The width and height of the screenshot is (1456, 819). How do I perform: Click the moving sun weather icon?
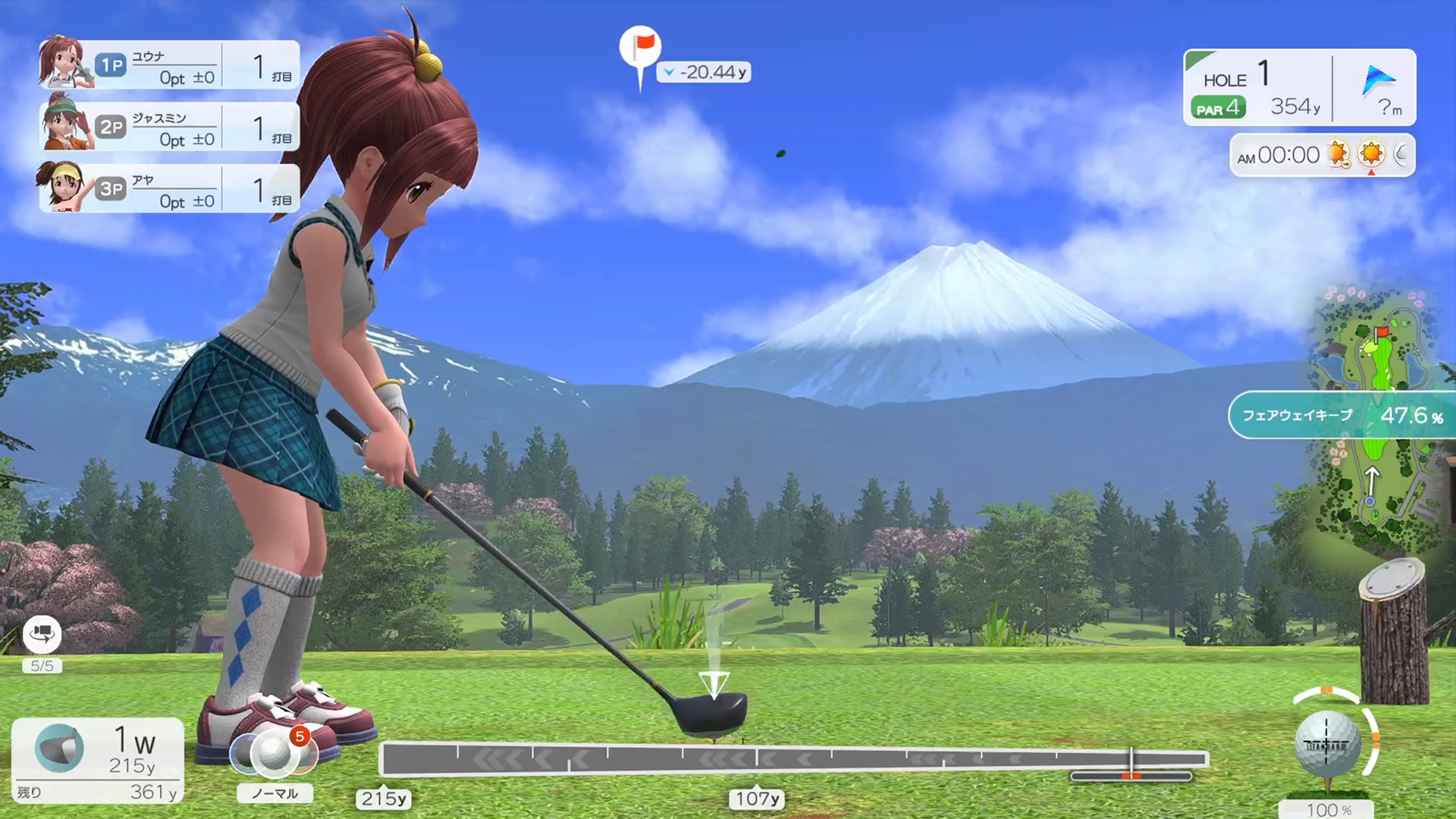click(1338, 154)
